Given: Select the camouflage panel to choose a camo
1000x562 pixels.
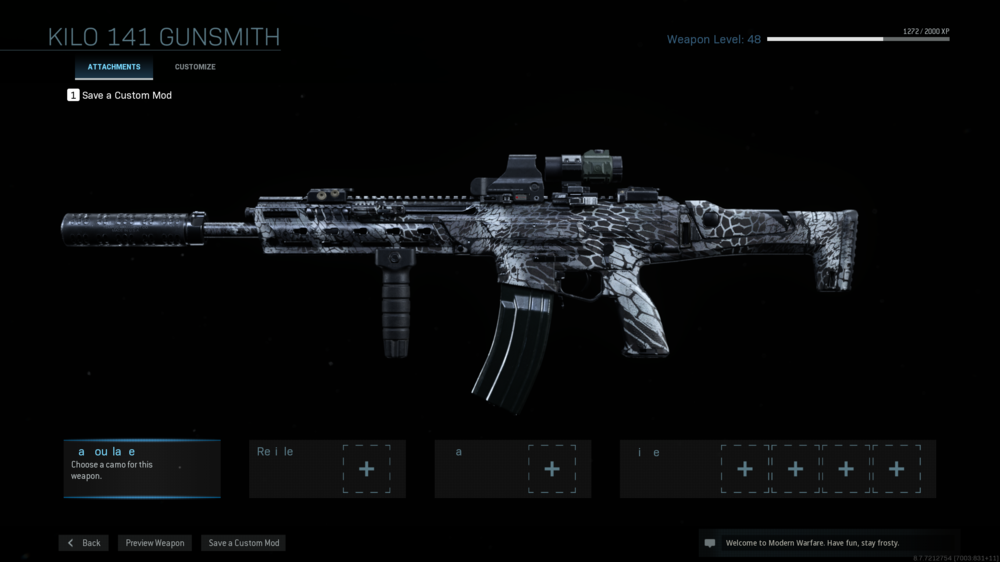Looking at the screenshot, I should 142,468.
